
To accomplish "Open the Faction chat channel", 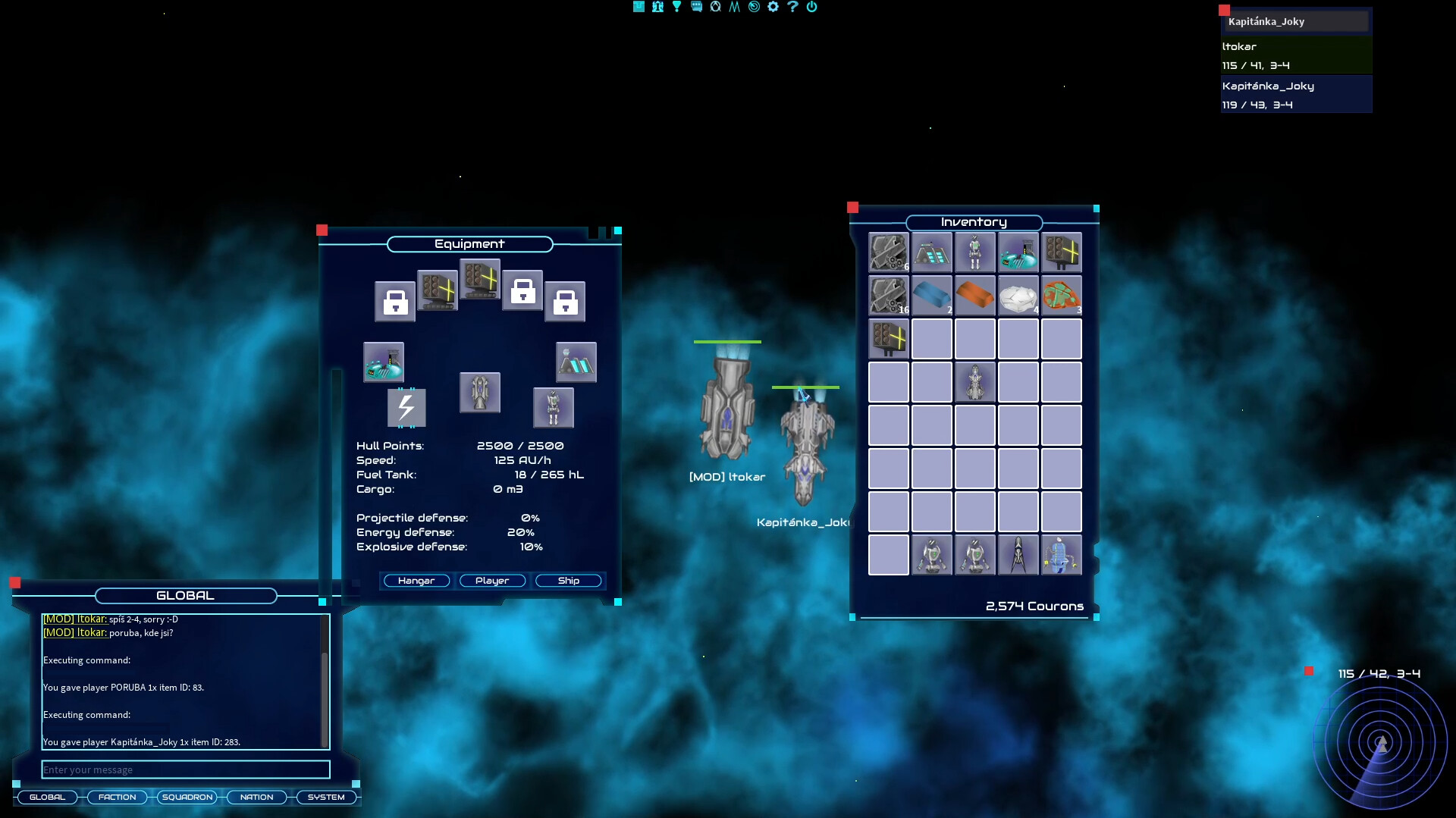I will click(117, 797).
